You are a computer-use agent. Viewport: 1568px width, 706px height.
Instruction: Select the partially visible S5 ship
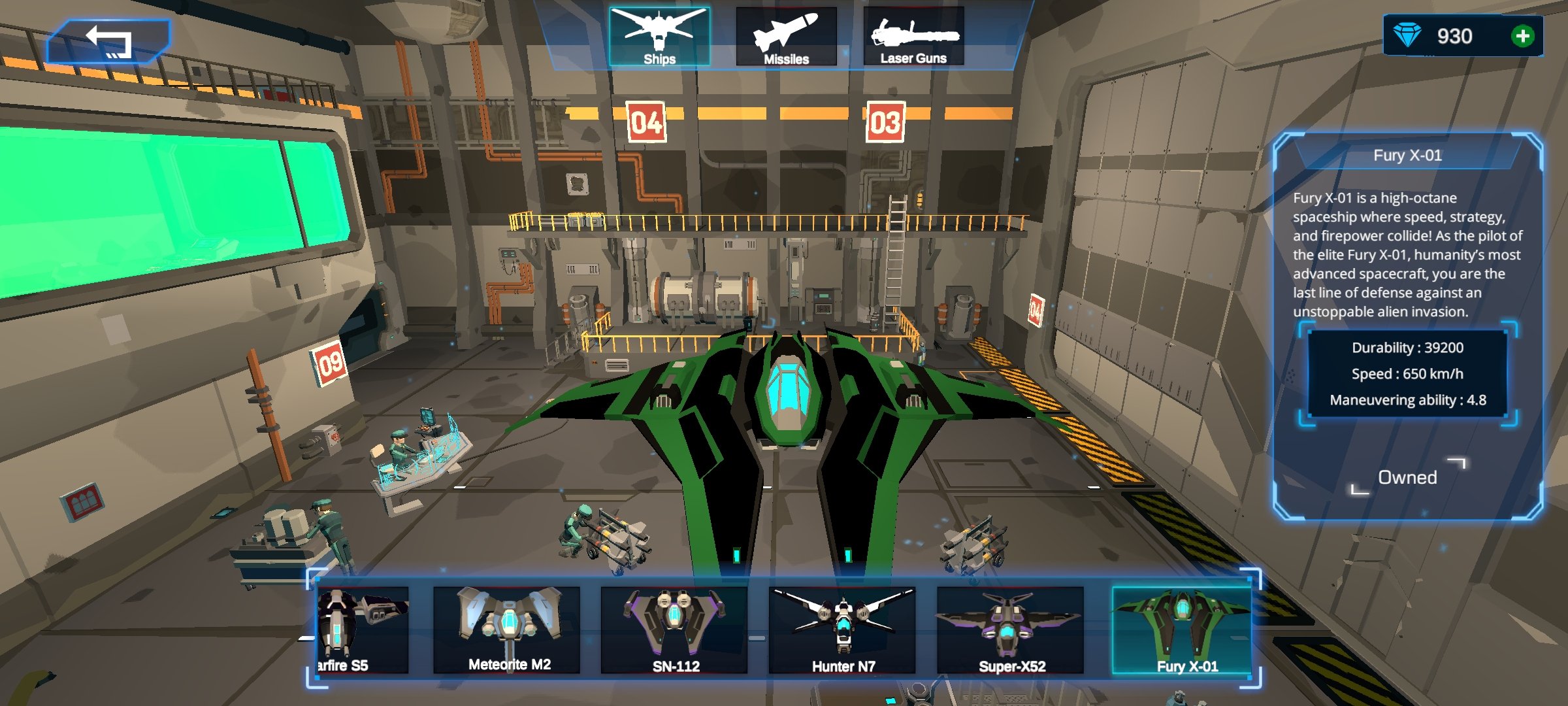pyautogui.click(x=363, y=630)
